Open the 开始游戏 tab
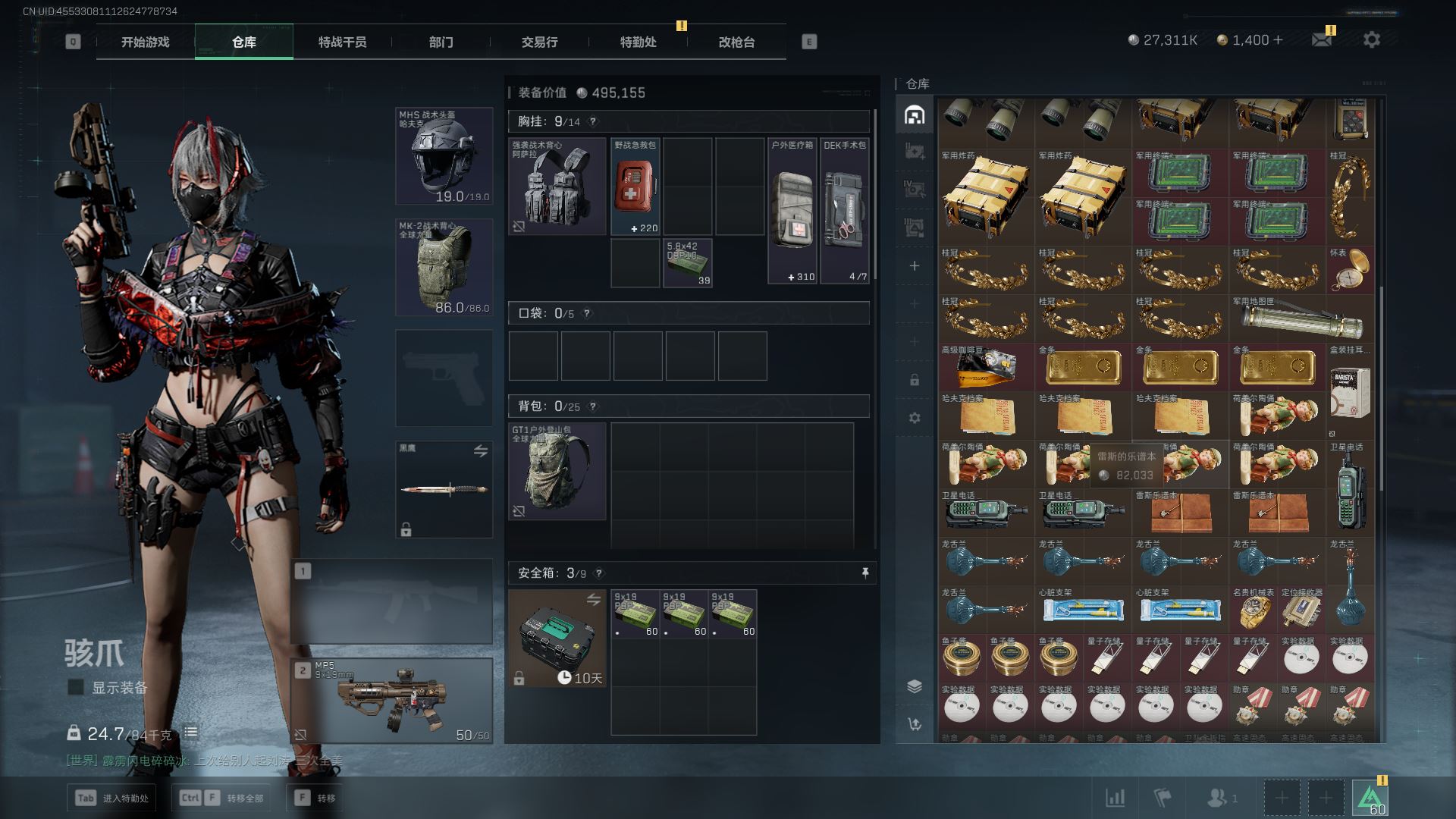The image size is (1456, 819). pyautogui.click(x=146, y=42)
